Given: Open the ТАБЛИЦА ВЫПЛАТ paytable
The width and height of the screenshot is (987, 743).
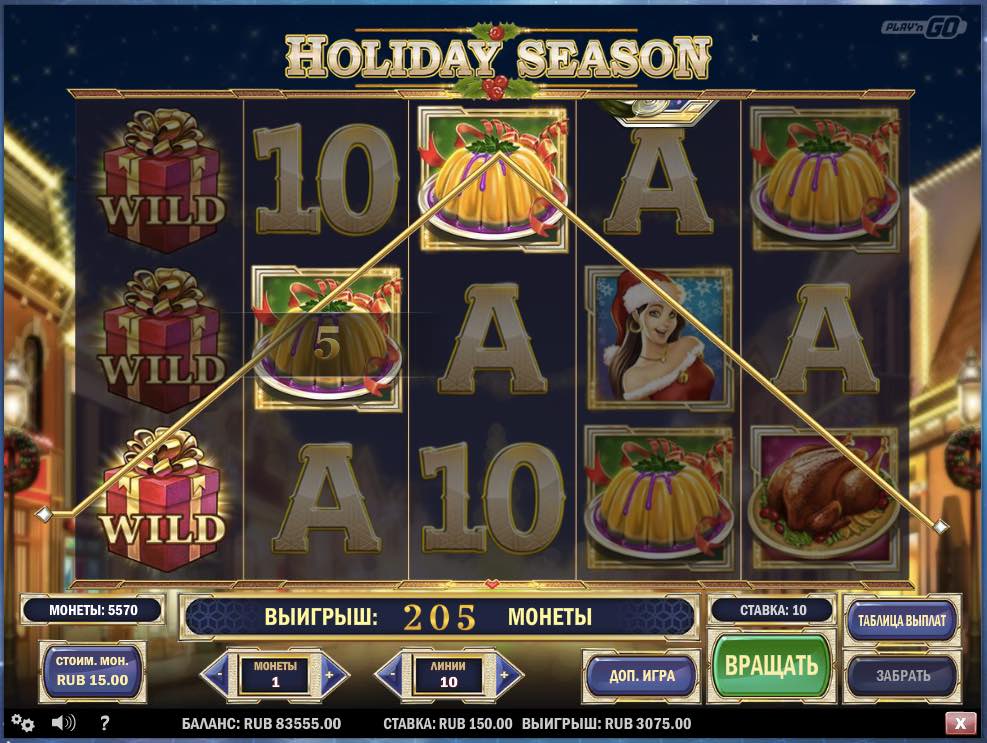Looking at the screenshot, I should coord(901,620).
